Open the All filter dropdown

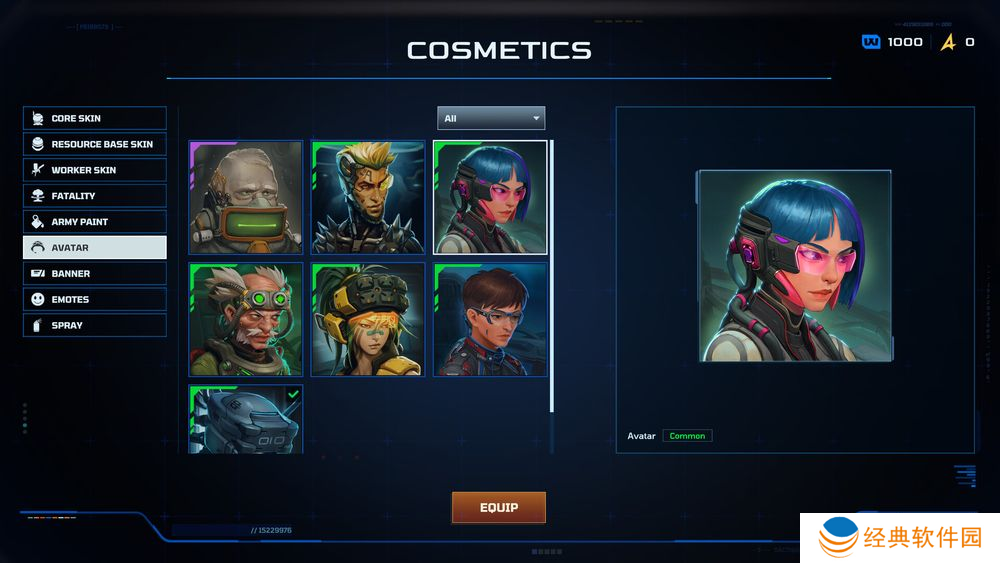tap(491, 118)
